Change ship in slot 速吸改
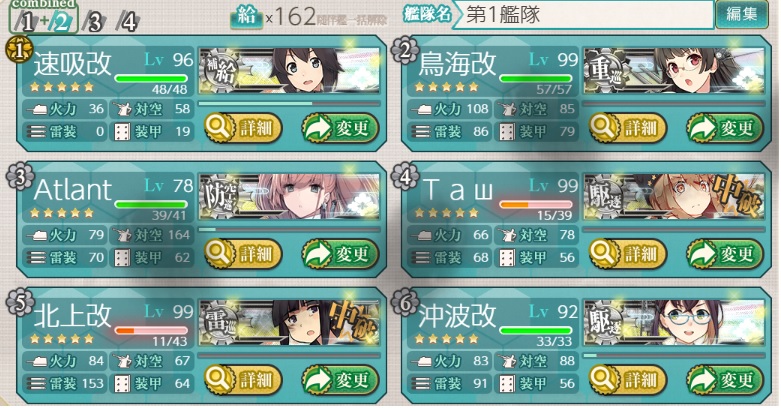 (340, 127)
